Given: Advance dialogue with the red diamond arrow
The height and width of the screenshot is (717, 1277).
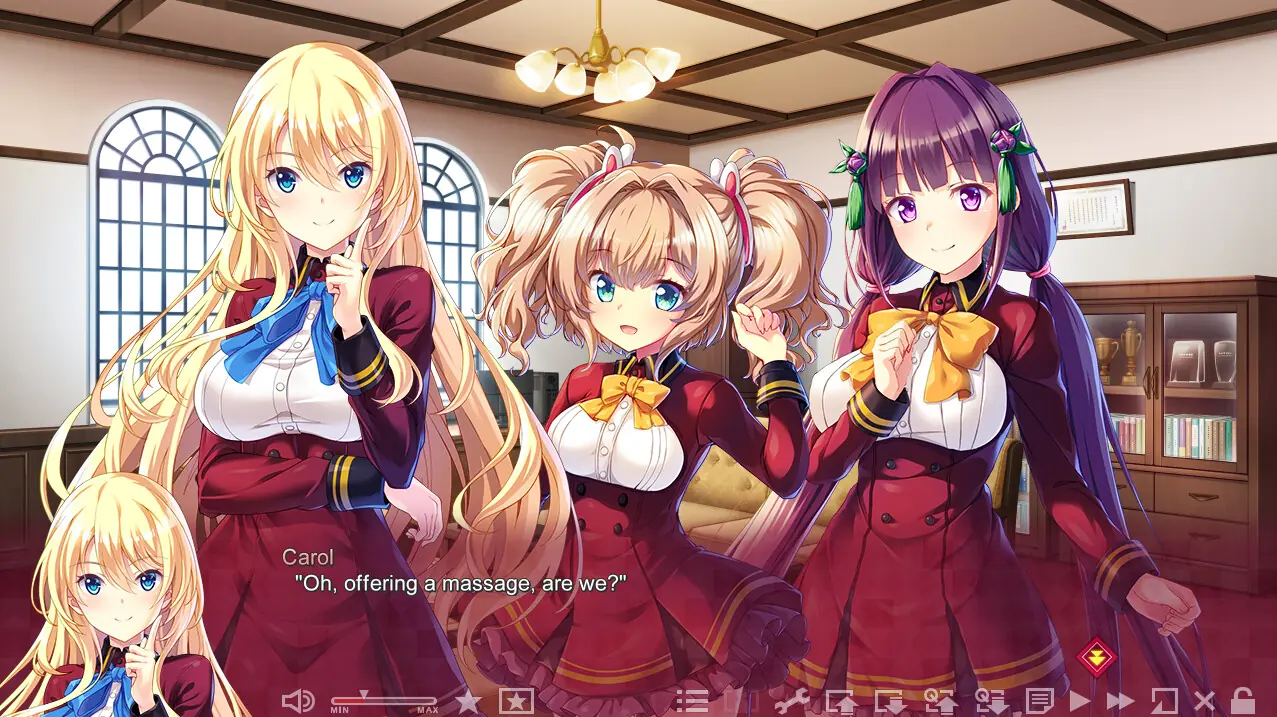Looking at the screenshot, I should click(x=1096, y=657).
